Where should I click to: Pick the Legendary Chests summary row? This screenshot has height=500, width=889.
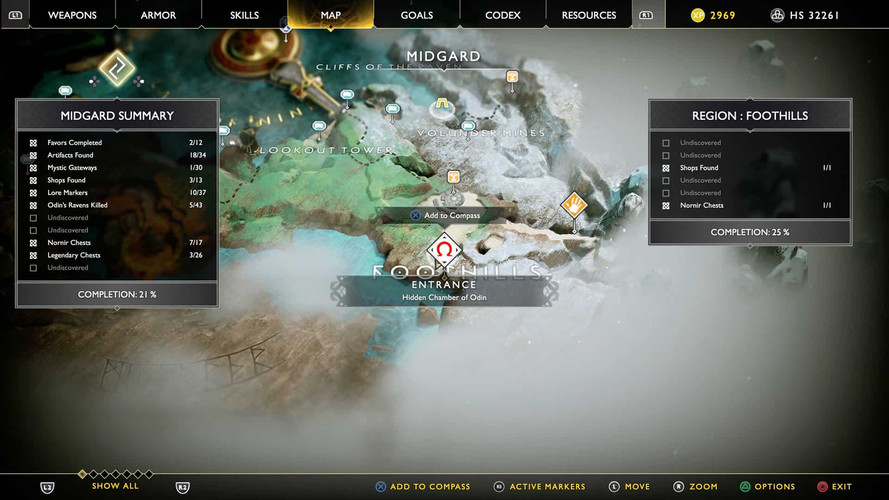pyautogui.click(x=117, y=255)
